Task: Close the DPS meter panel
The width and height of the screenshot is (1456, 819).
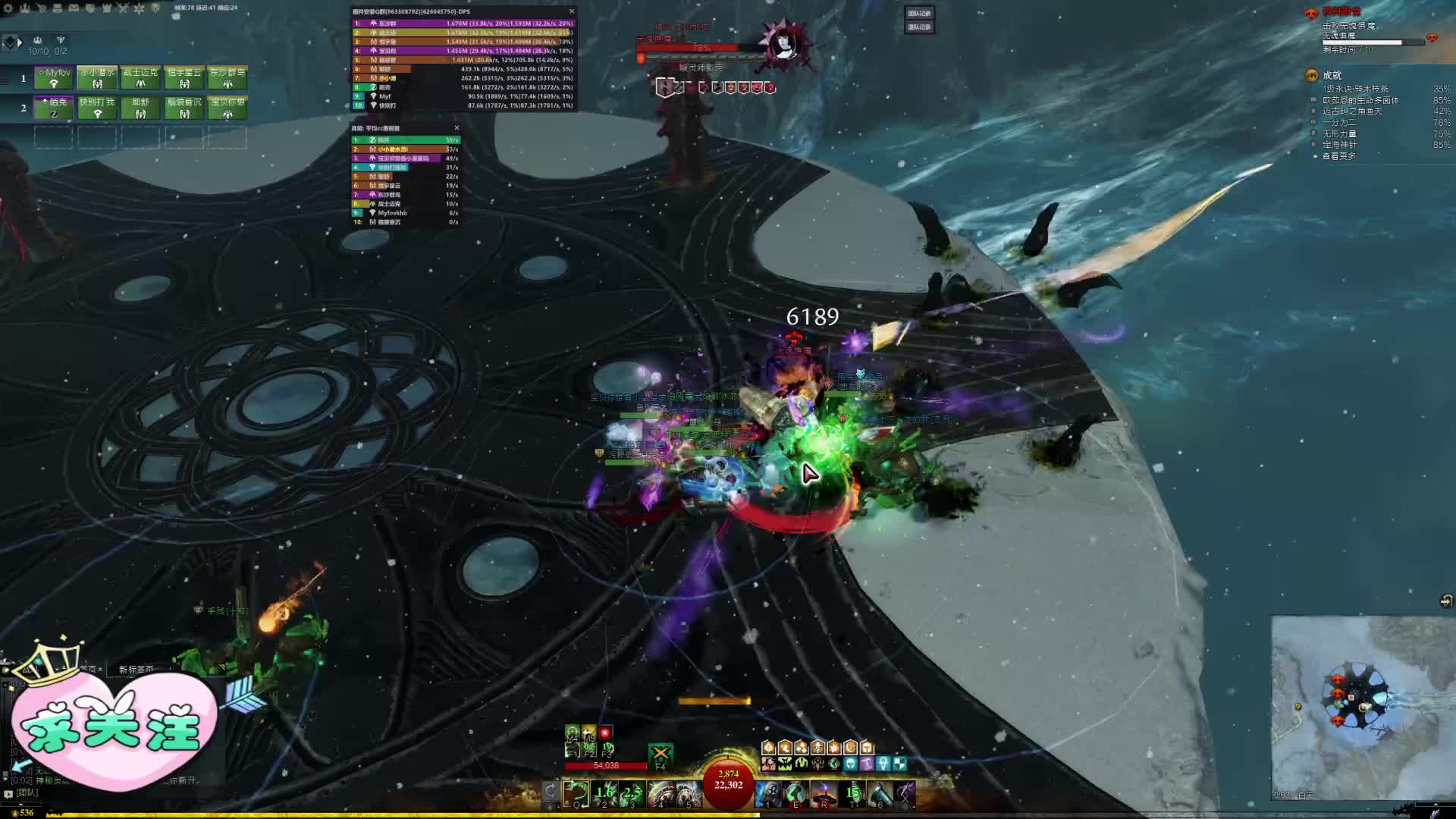Action: 572,11
